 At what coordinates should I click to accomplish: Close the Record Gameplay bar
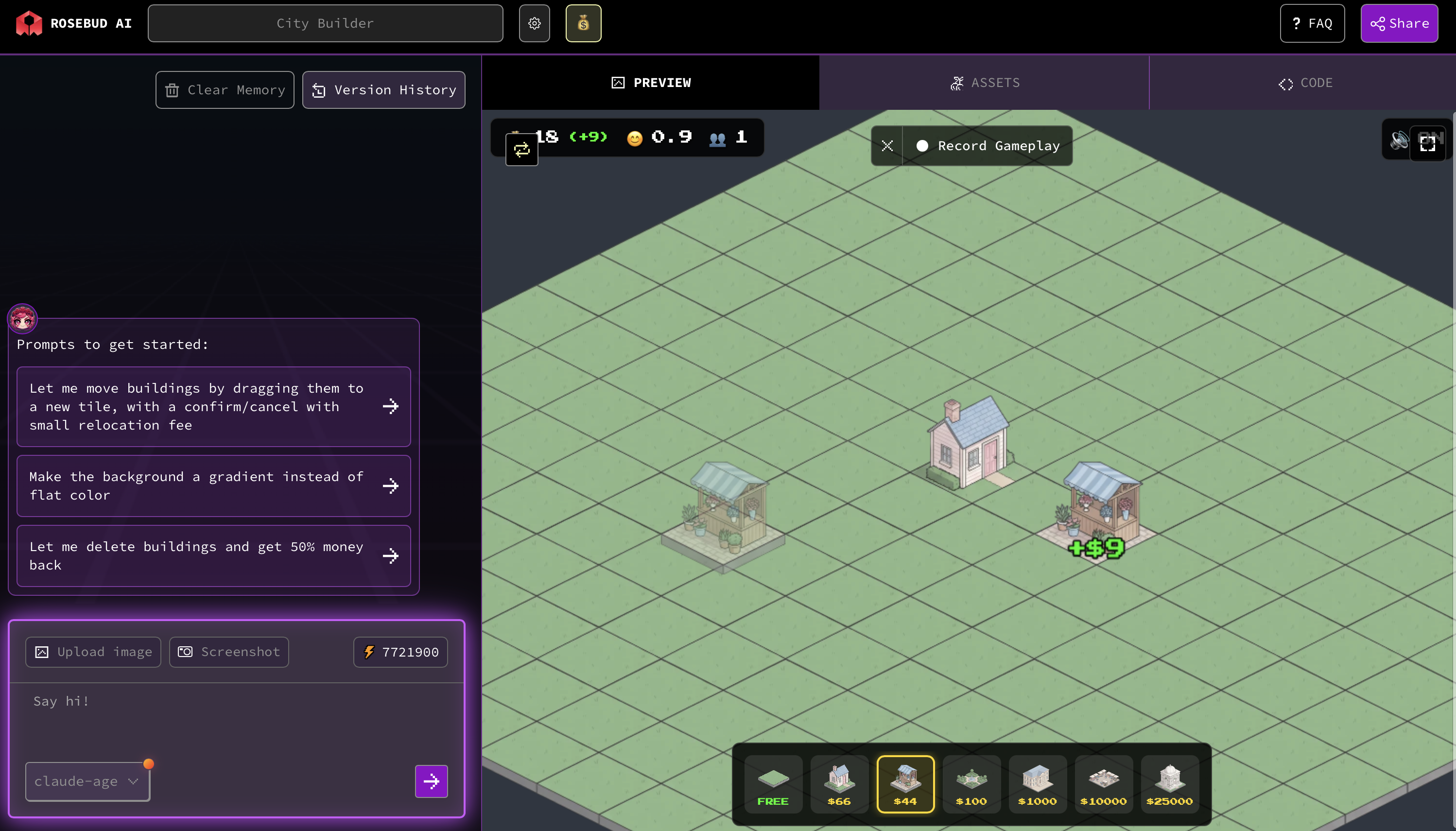pos(887,146)
